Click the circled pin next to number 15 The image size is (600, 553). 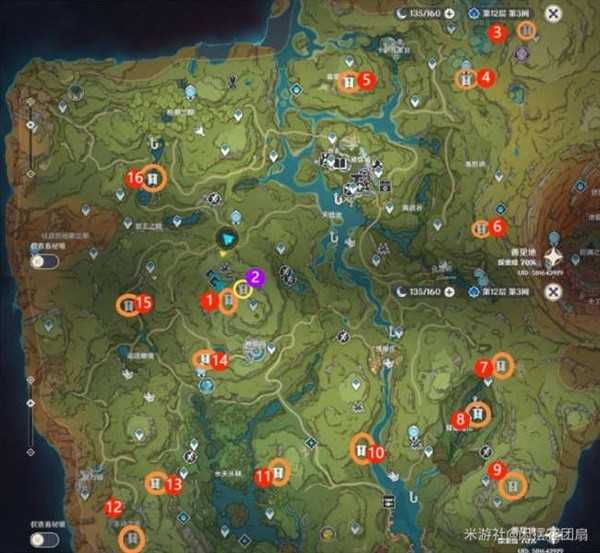click(x=128, y=305)
